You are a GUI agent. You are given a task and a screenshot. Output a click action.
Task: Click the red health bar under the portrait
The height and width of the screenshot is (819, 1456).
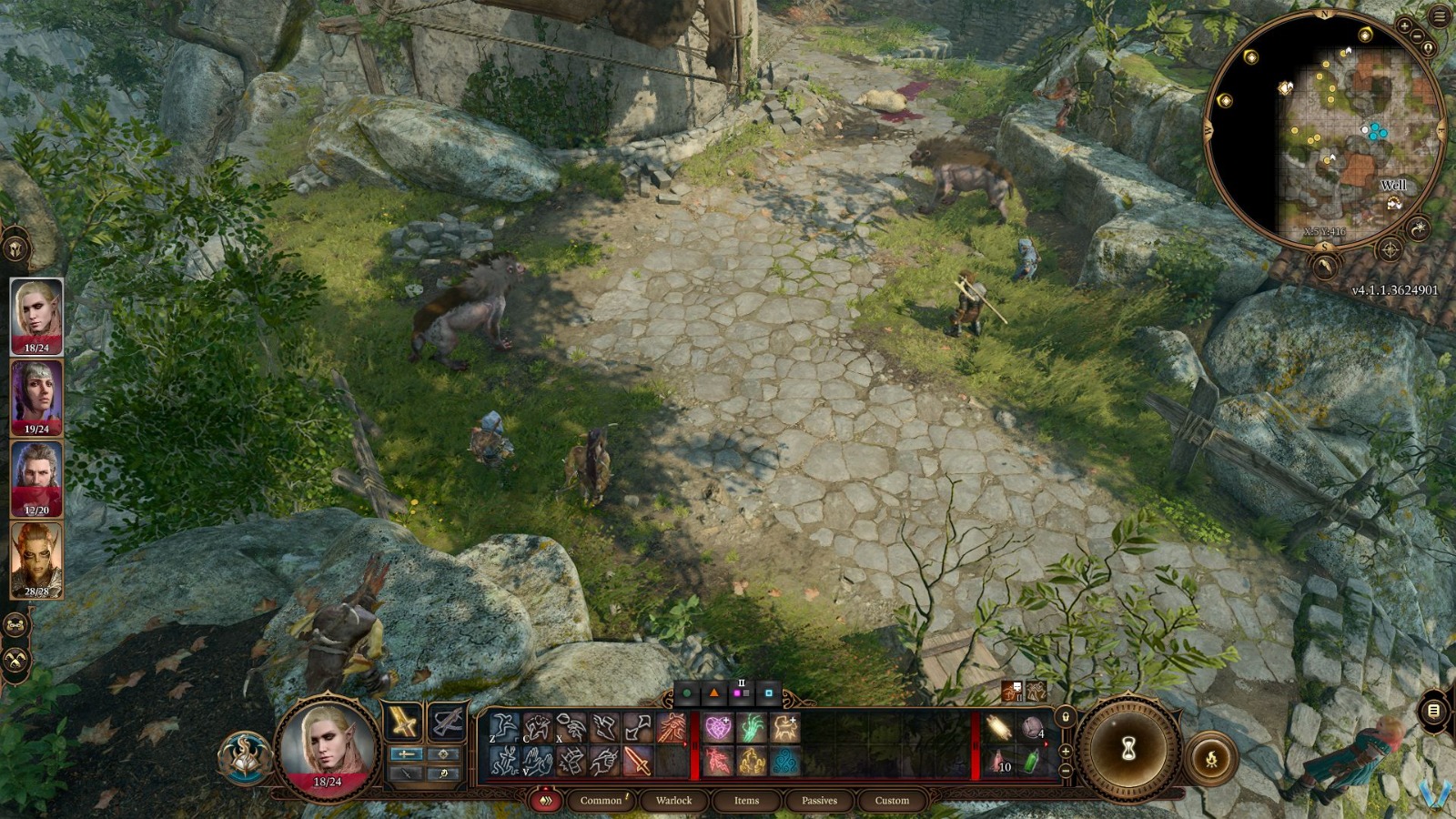click(328, 779)
